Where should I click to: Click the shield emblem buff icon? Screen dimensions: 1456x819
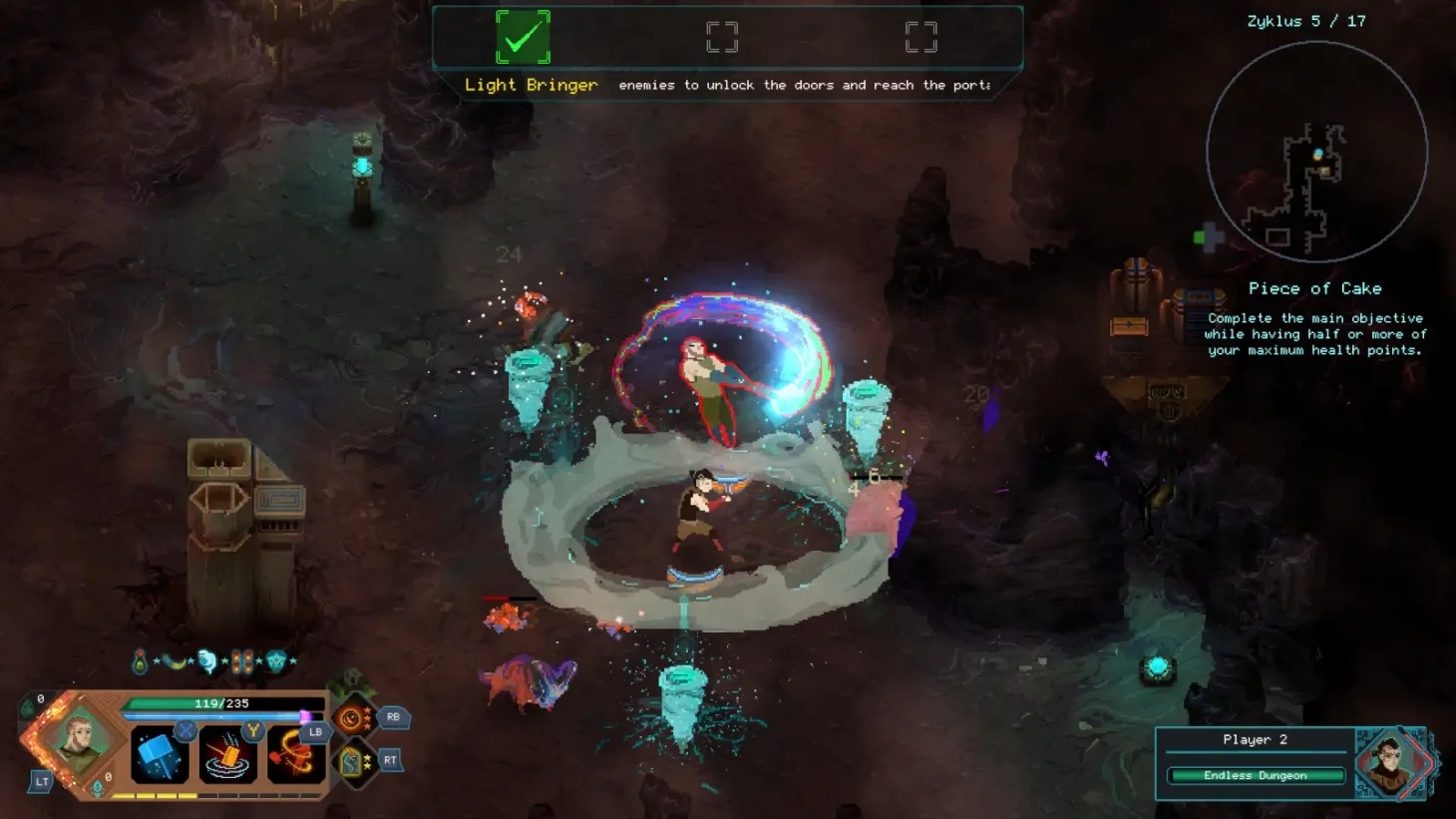(x=277, y=660)
